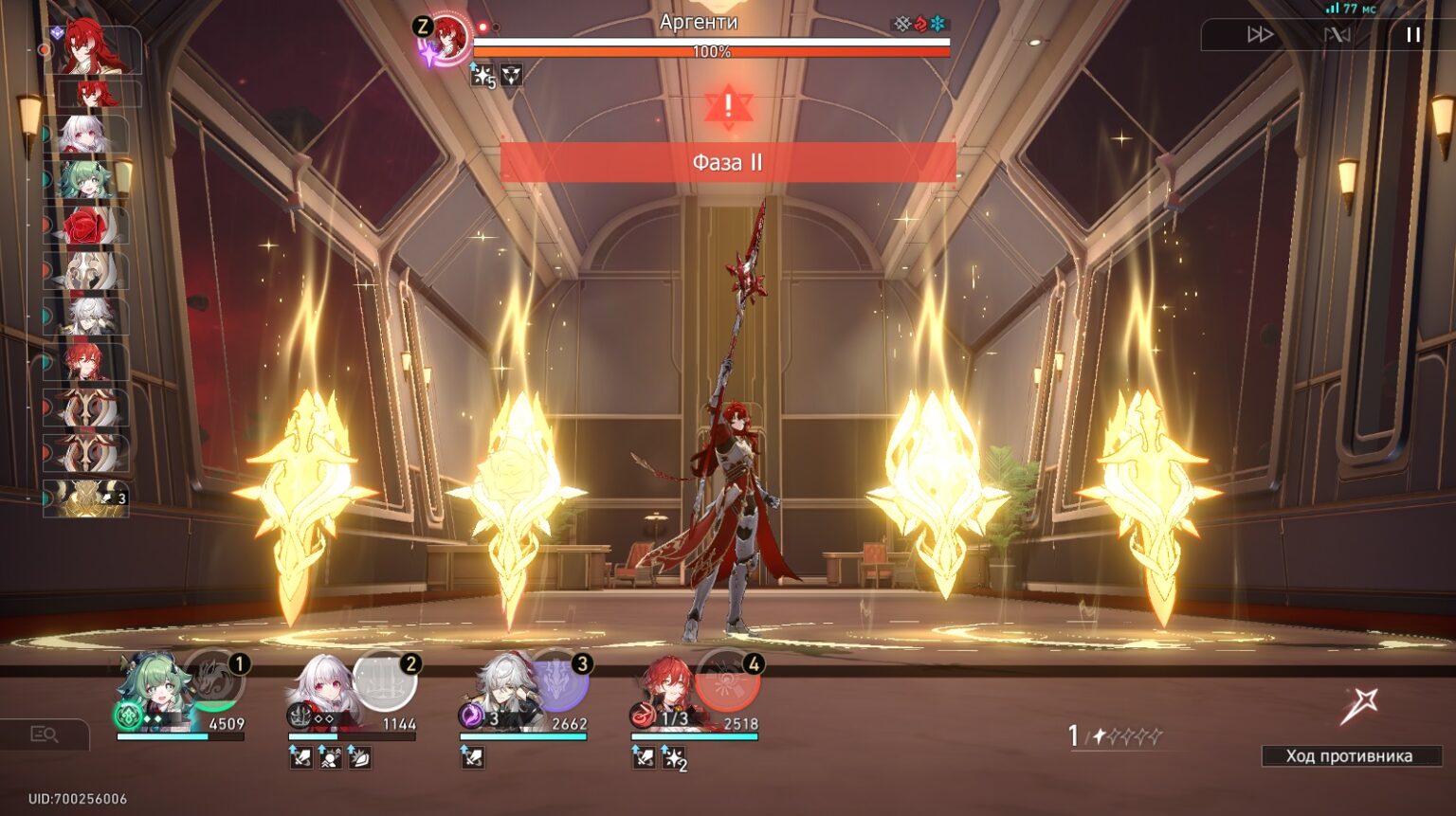Select the red rose entry in turn order
Image resolution: width=1456 pixels, height=816 pixels.
(86, 227)
